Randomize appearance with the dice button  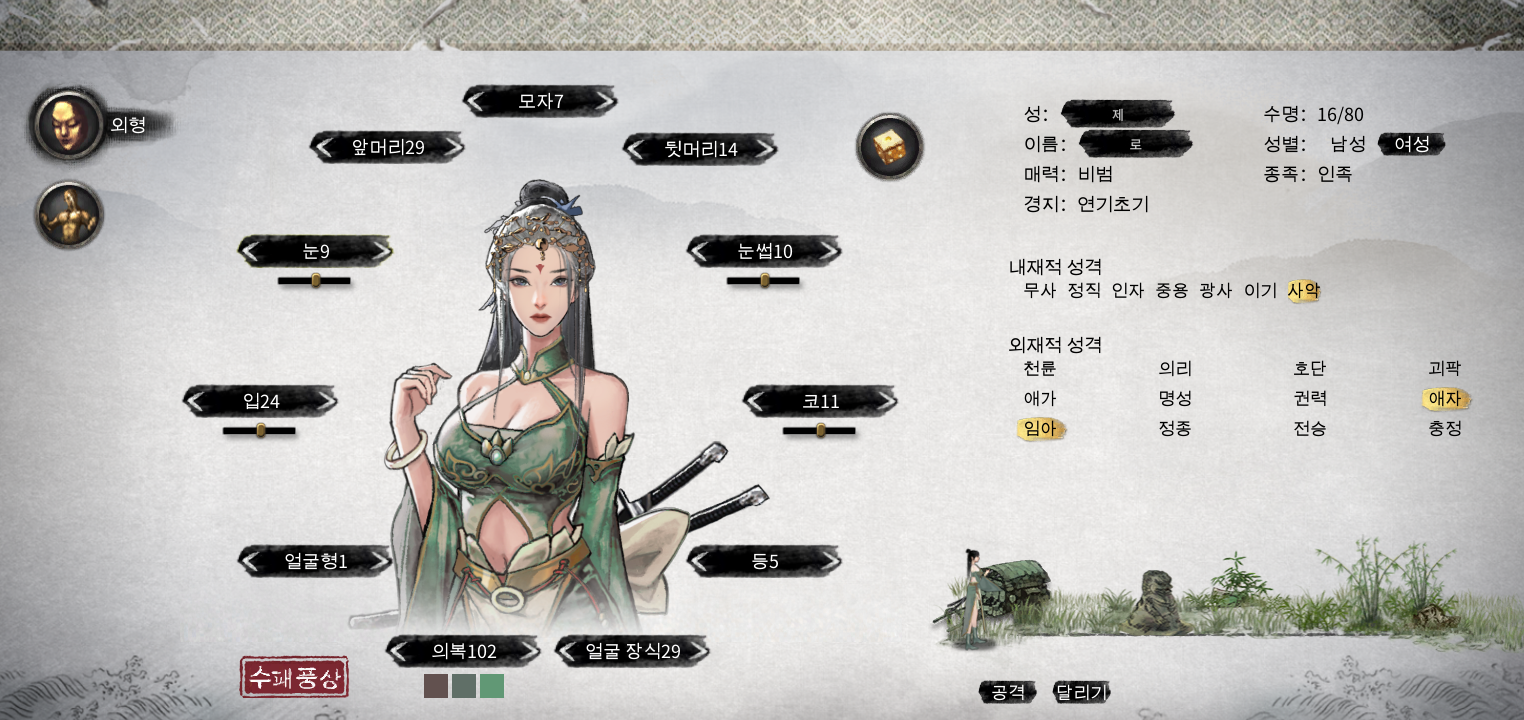pos(889,147)
